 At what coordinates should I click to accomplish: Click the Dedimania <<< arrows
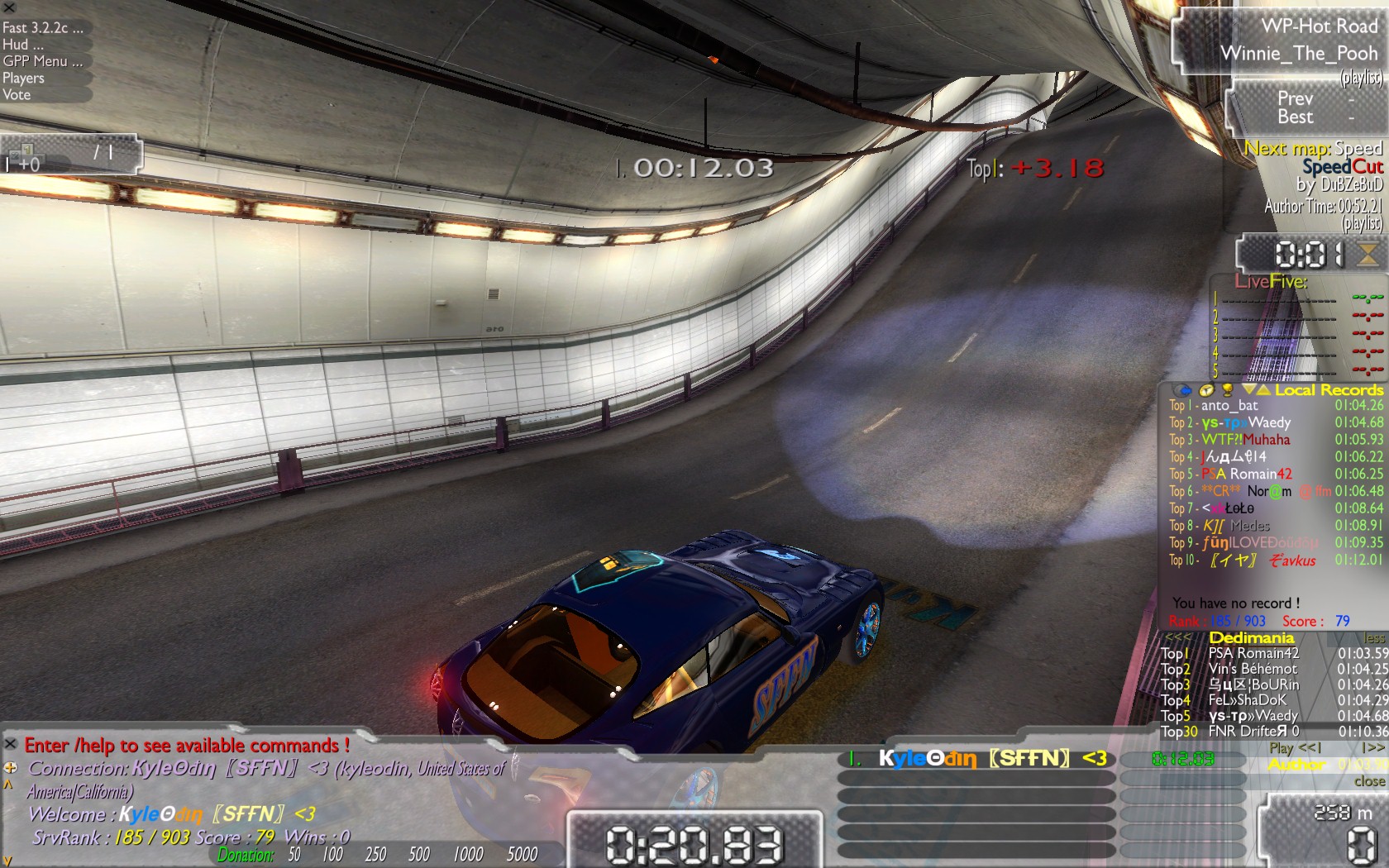pyautogui.click(x=1177, y=638)
